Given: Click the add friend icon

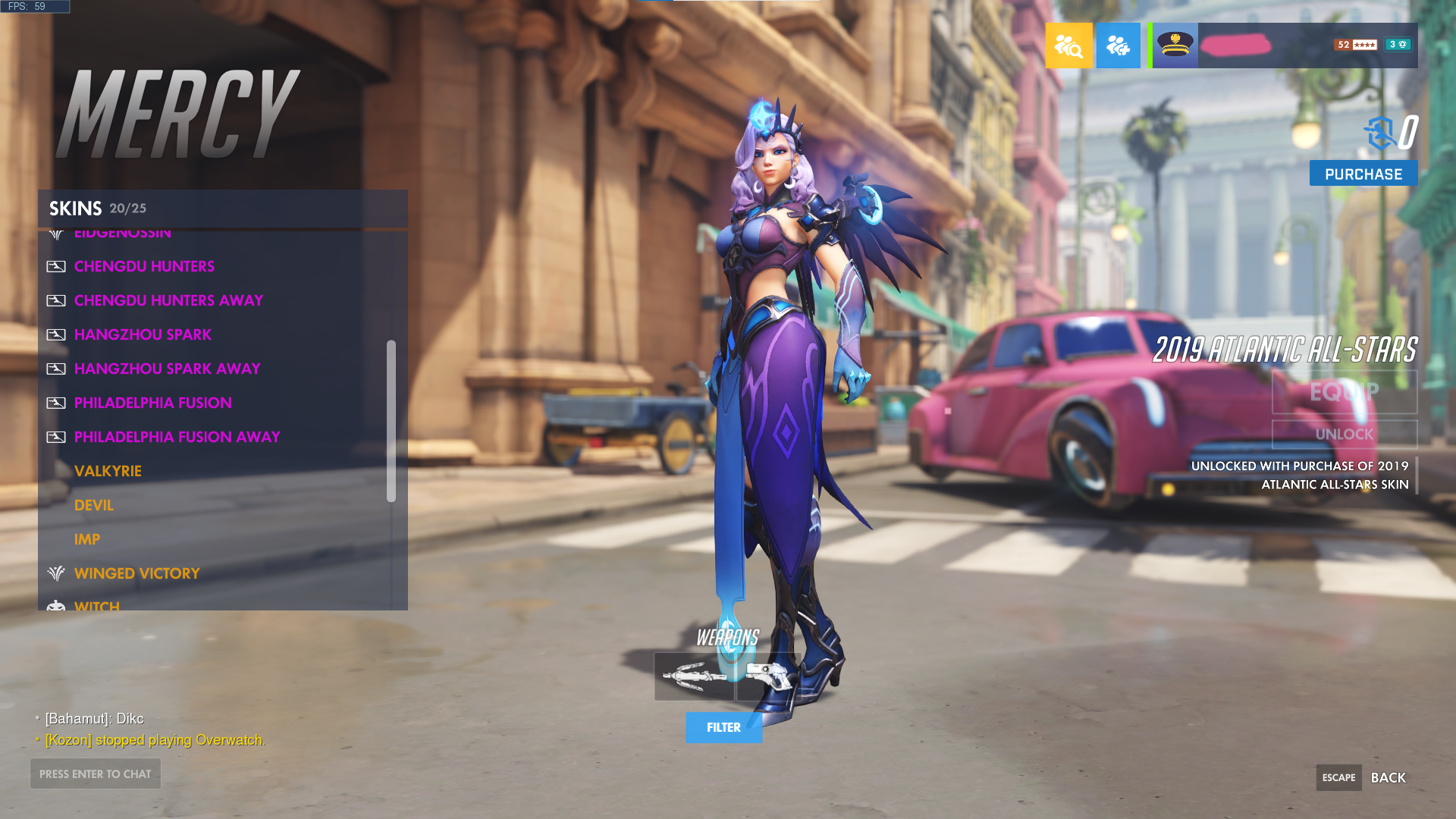Looking at the screenshot, I should [x=1118, y=45].
